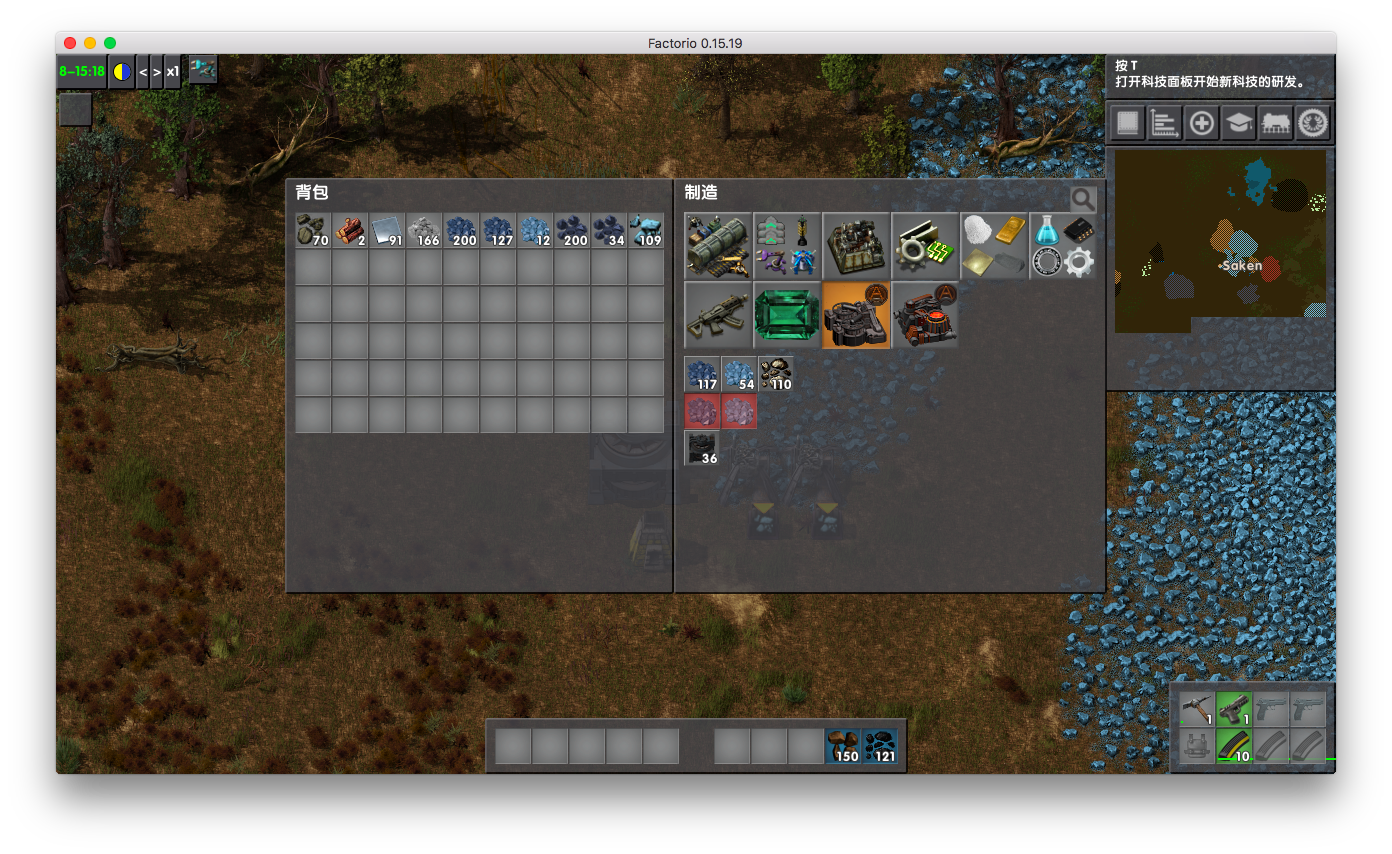The width and height of the screenshot is (1392, 854).
Task: Select the equipped pistol weapon slot
Action: coord(1234,709)
